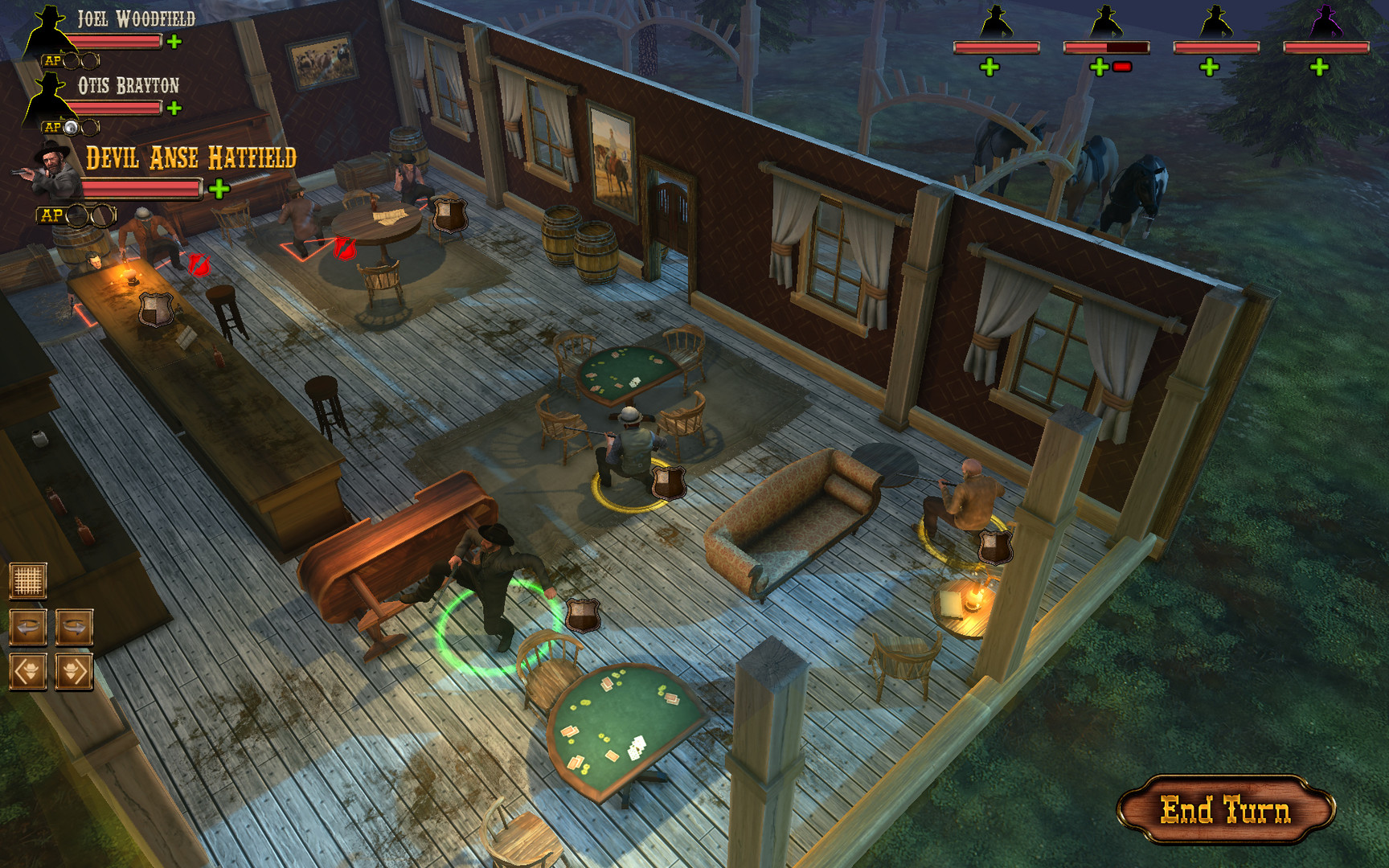
Task: Click Devil Anse Hatfield's red health bar
Action: pyautogui.click(x=141, y=187)
